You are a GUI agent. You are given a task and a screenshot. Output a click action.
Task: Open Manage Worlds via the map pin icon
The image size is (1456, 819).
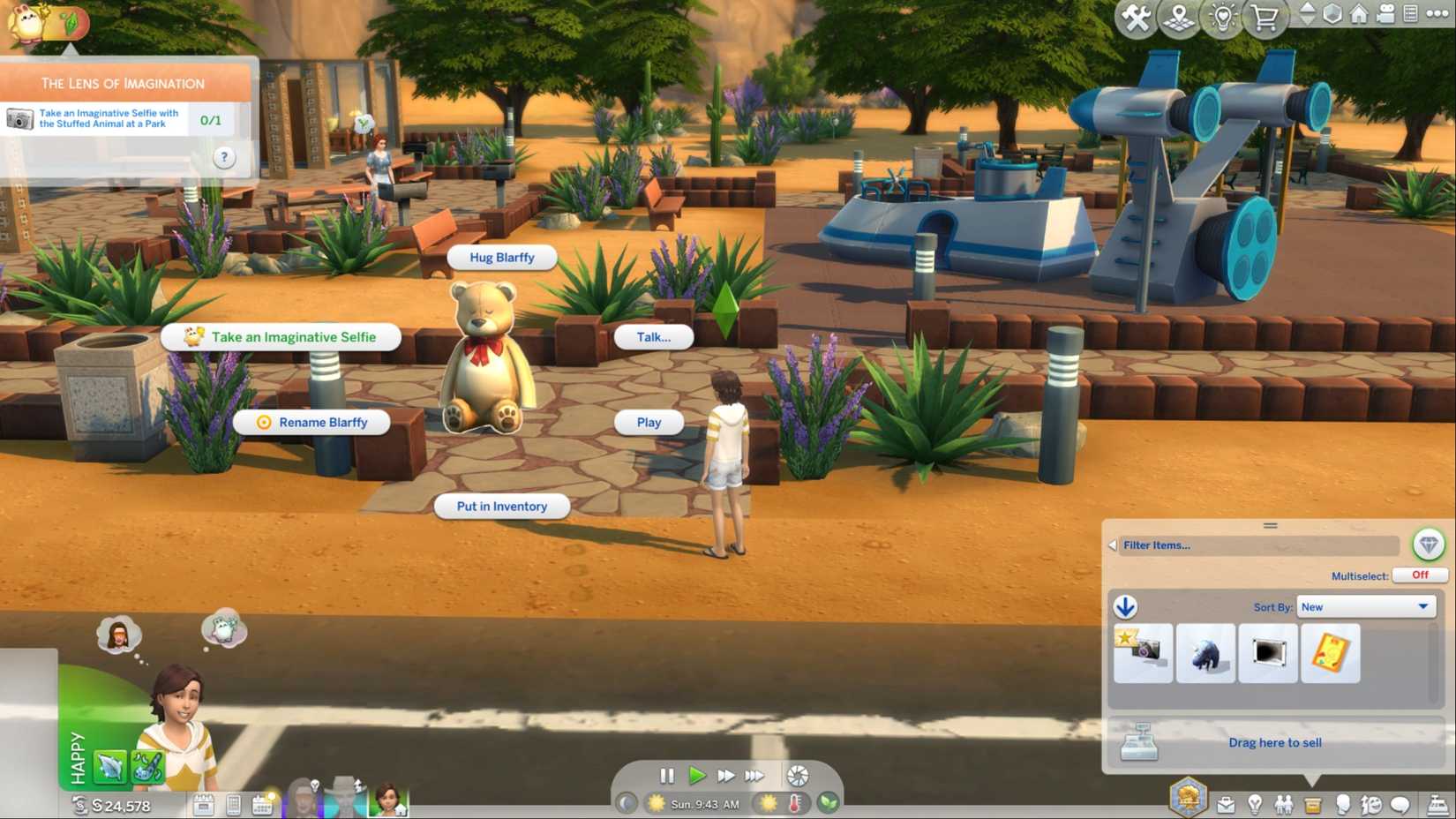click(x=1178, y=15)
